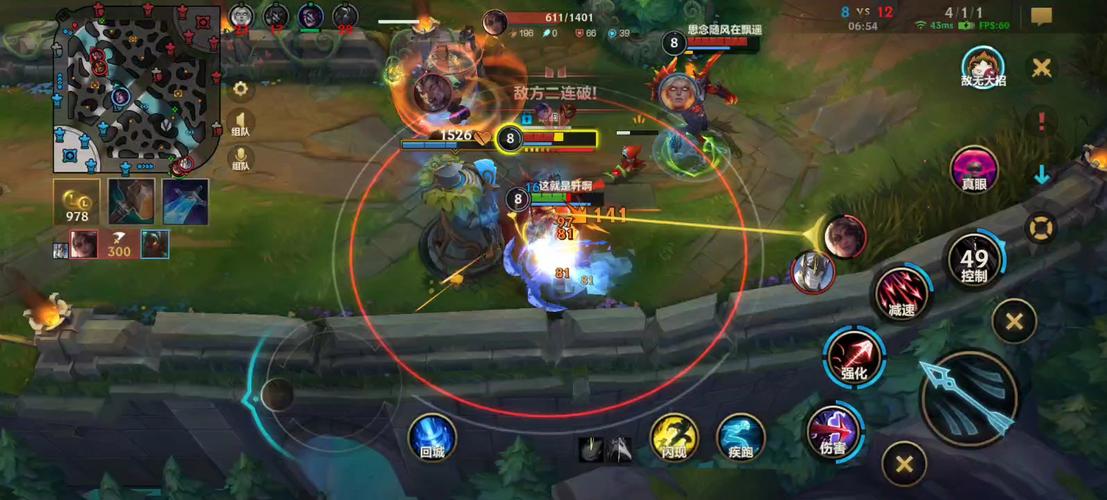Tap the 控制 ability on cooldown

tap(974, 262)
